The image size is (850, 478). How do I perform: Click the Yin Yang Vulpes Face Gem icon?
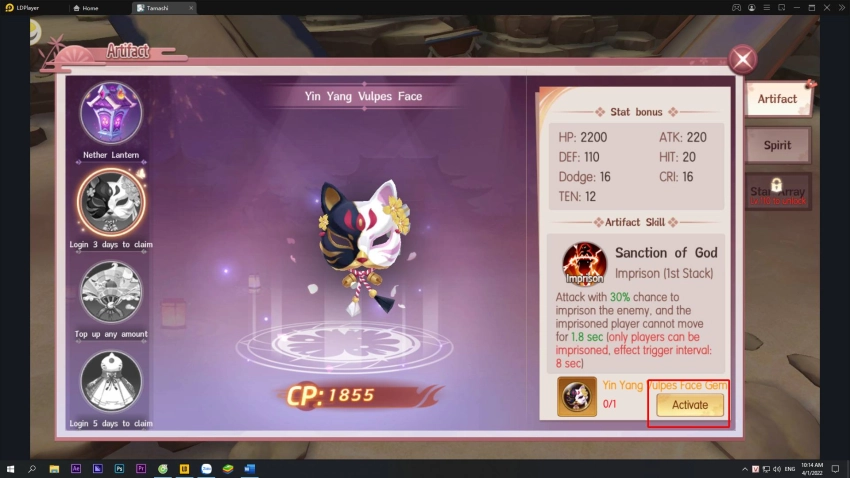coord(577,397)
